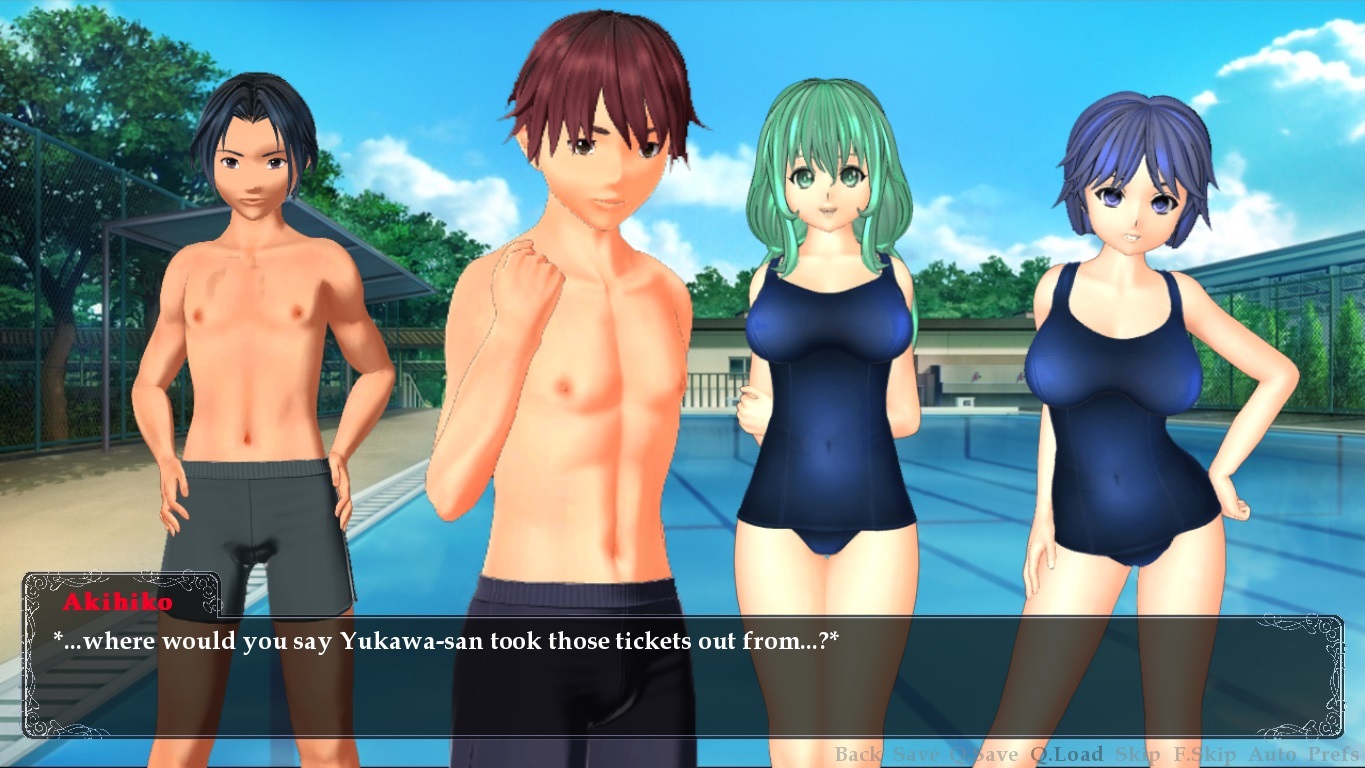Activate the Skip button
Viewport: 1365px width, 768px height.
[1137, 755]
